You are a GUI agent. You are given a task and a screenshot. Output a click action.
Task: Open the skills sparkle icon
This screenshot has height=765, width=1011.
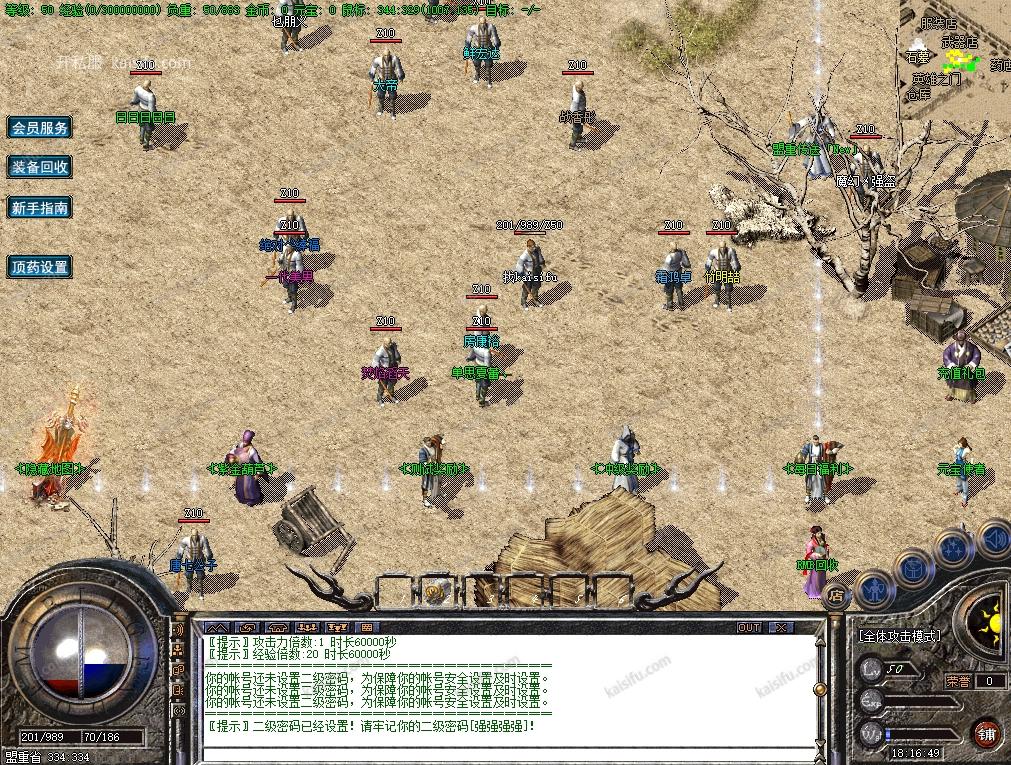tap(955, 548)
